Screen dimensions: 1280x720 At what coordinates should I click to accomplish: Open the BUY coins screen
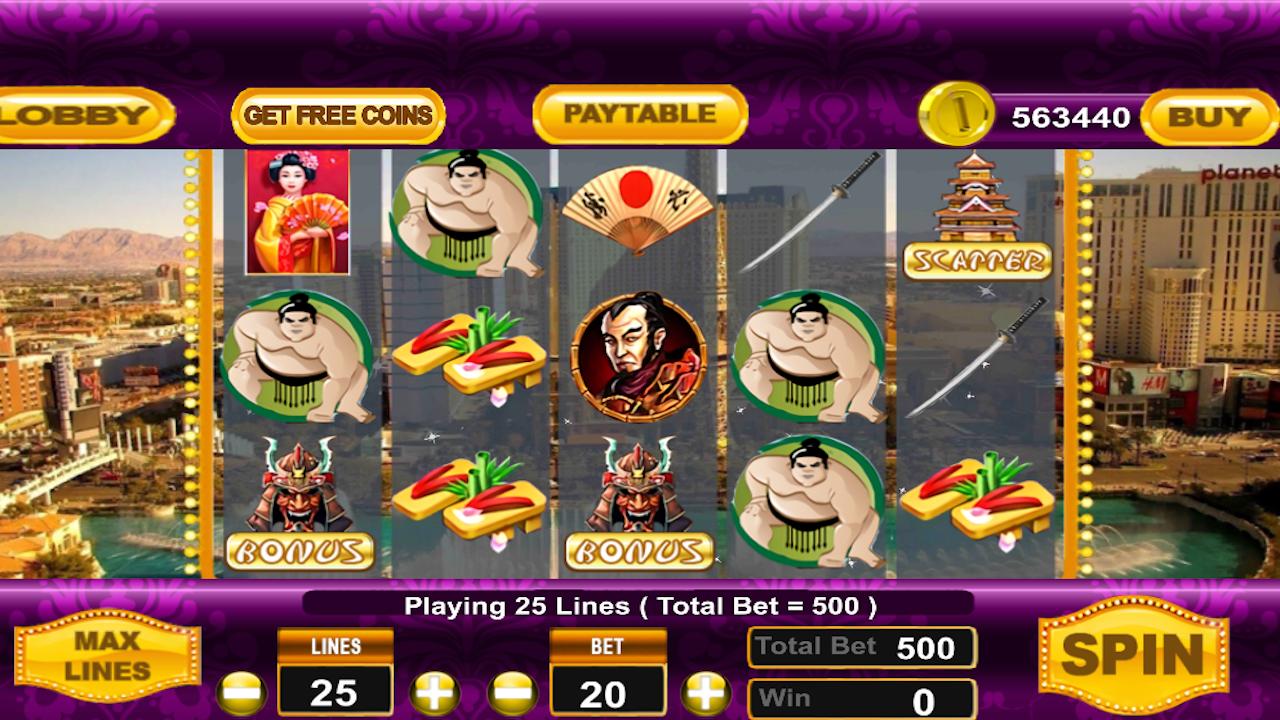pos(1207,115)
